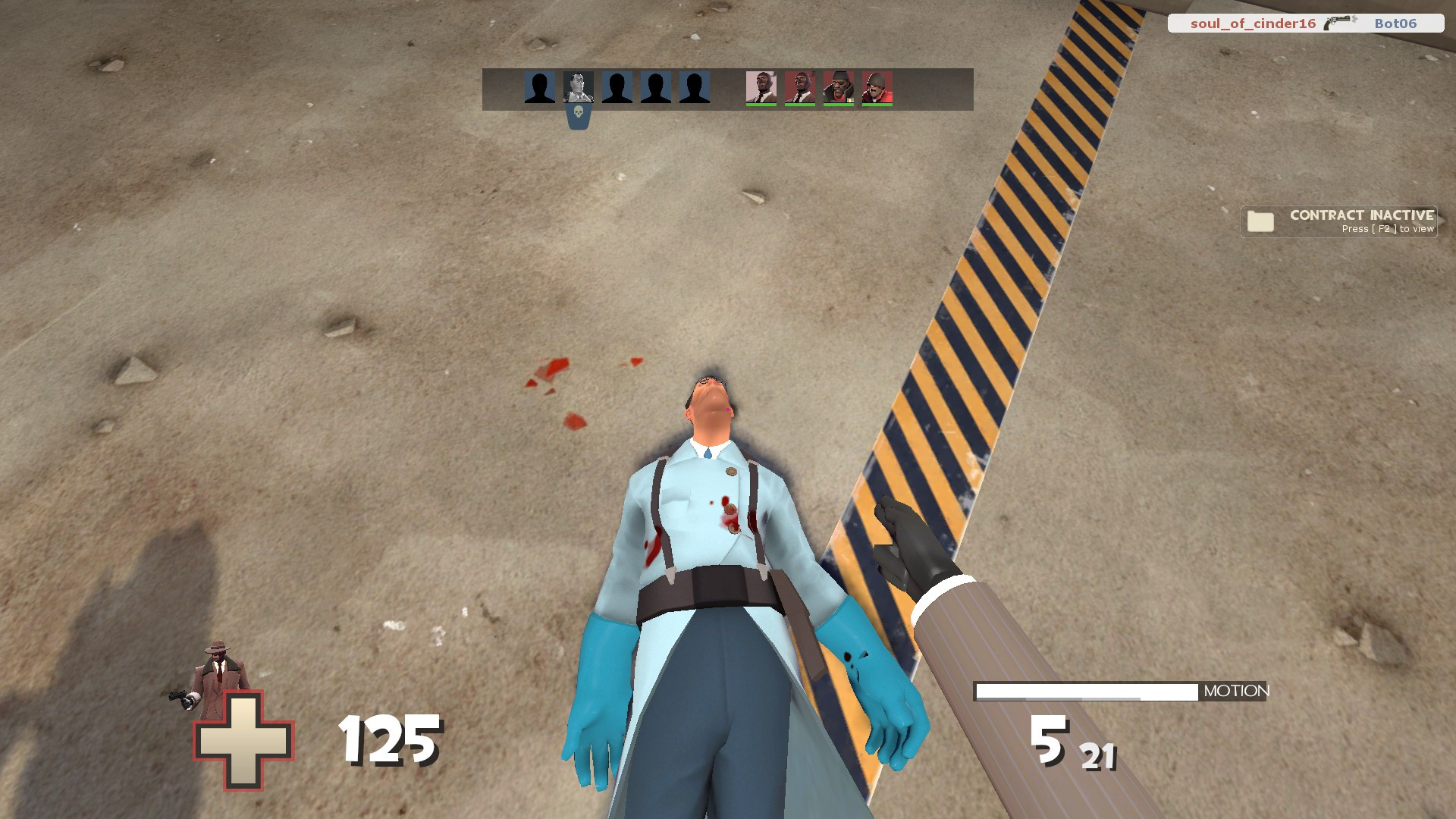Click the 125 health counter number
This screenshot has width=1456, height=819.
(391, 739)
